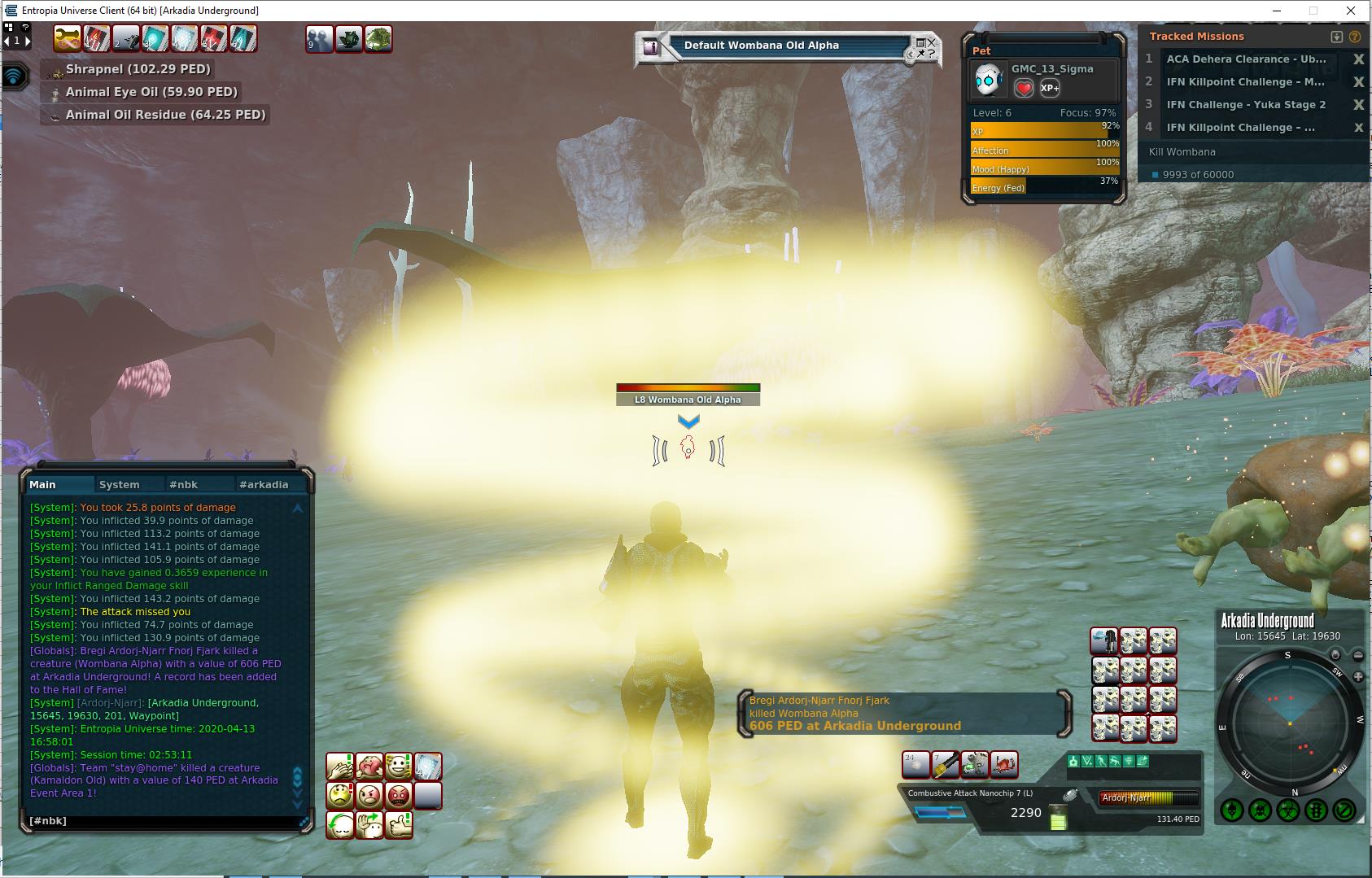This screenshot has height=878, width=1372.
Task: Click the chat input field
Action: (x=163, y=821)
